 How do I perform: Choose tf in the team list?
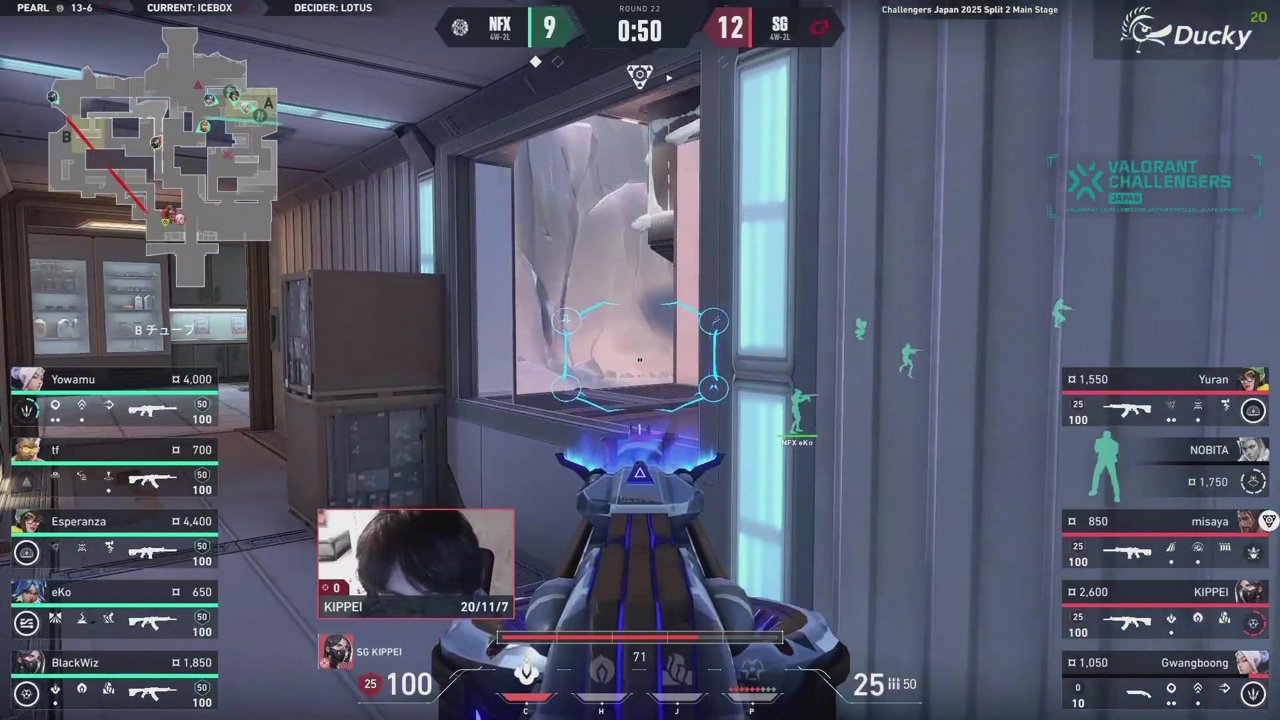(115, 466)
